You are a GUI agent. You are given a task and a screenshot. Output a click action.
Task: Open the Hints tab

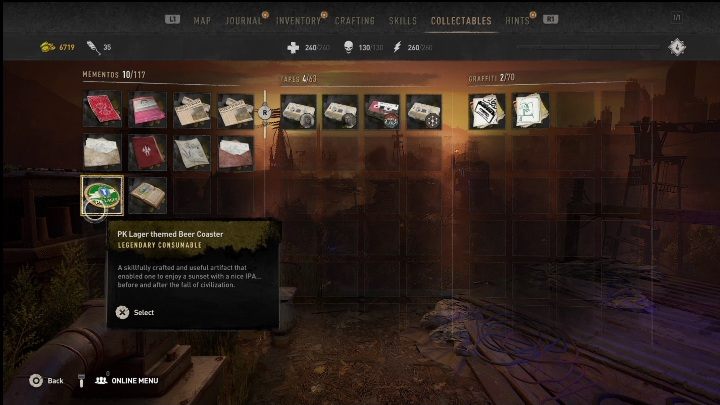pos(519,20)
